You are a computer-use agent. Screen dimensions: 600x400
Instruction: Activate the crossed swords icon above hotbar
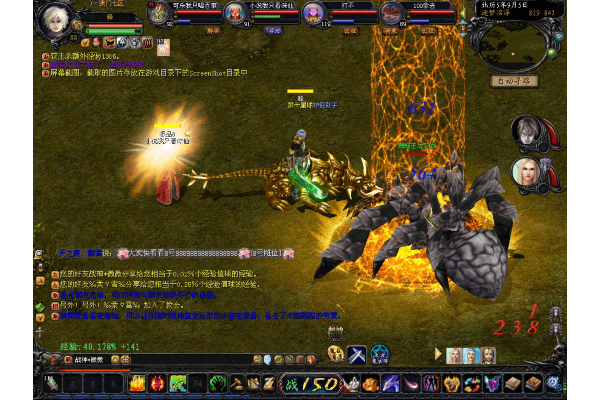(x=357, y=353)
